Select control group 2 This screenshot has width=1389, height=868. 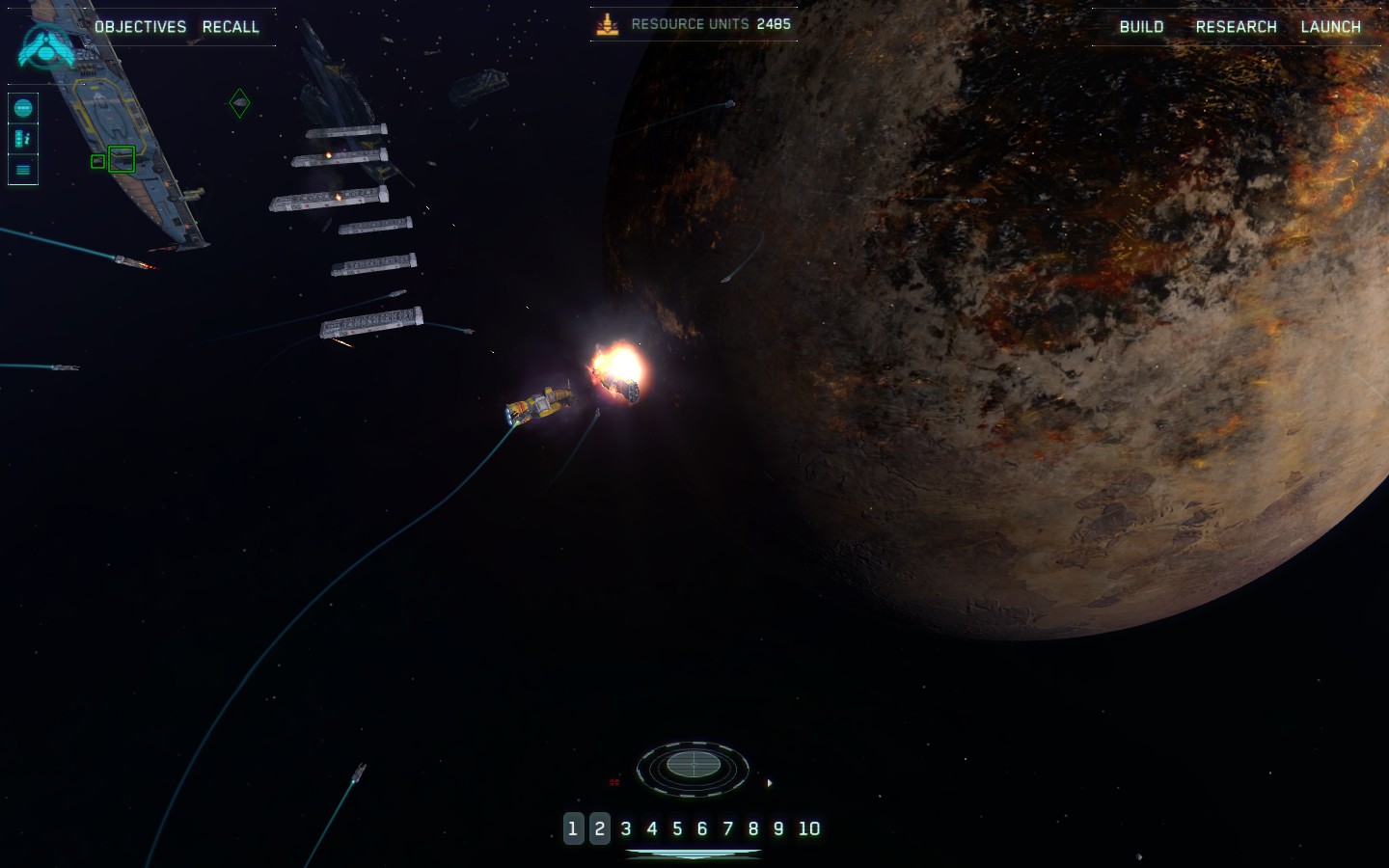(x=600, y=828)
